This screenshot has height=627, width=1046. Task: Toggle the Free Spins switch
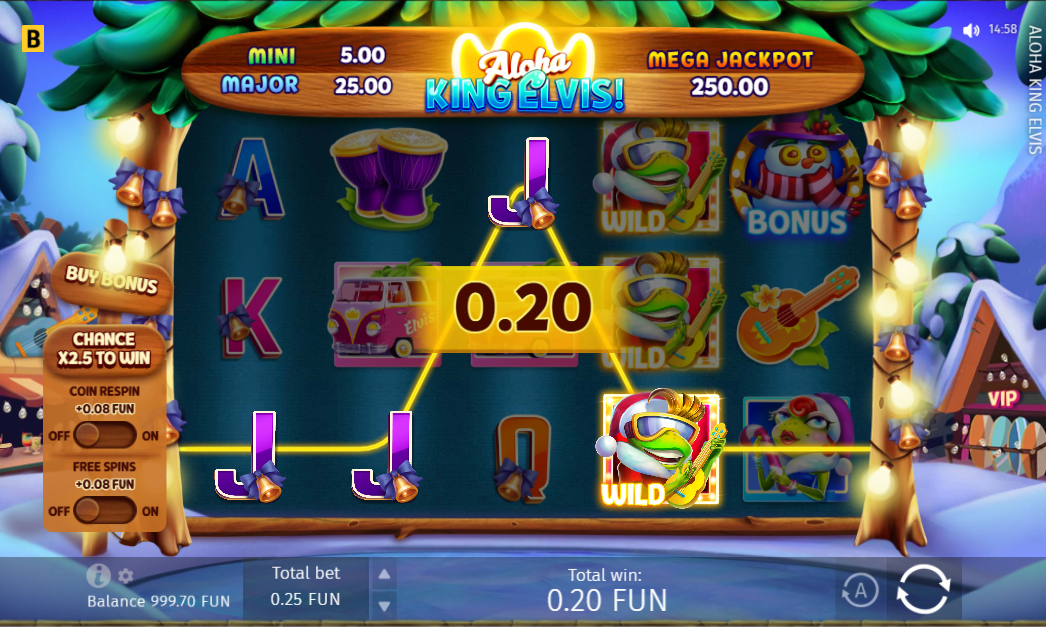[104, 511]
